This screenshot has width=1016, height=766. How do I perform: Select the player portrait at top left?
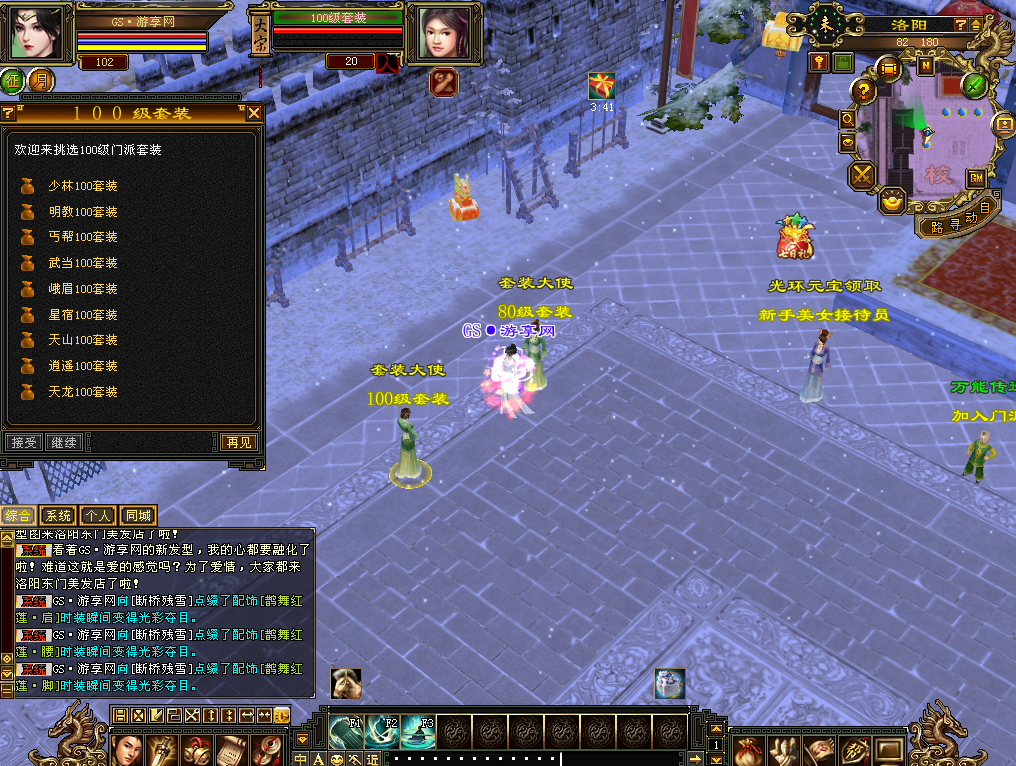coord(36,33)
